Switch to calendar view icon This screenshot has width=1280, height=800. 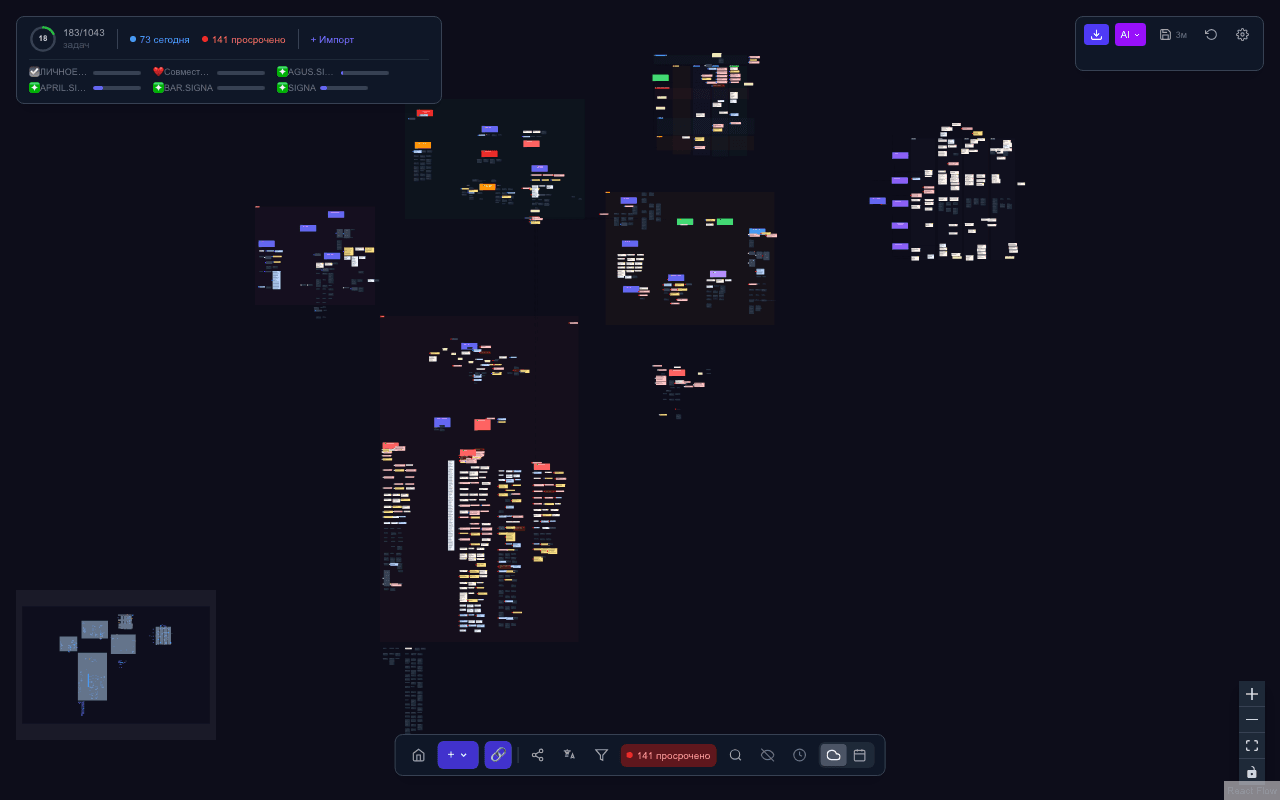(x=859, y=755)
